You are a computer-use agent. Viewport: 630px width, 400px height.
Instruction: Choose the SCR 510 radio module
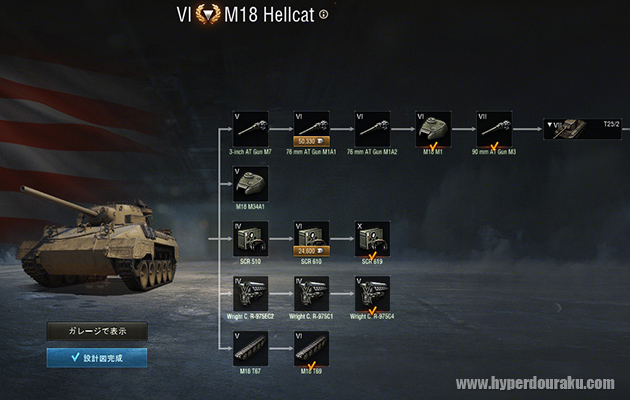pyautogui.click(x=250, y=238)
